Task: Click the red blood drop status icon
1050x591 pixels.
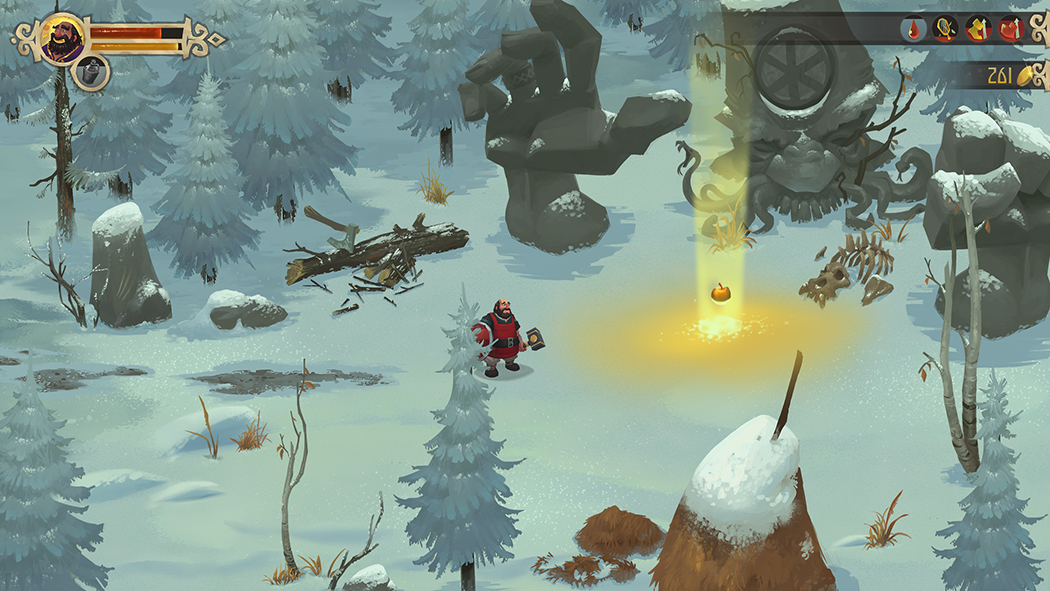Action: (913, 29)
